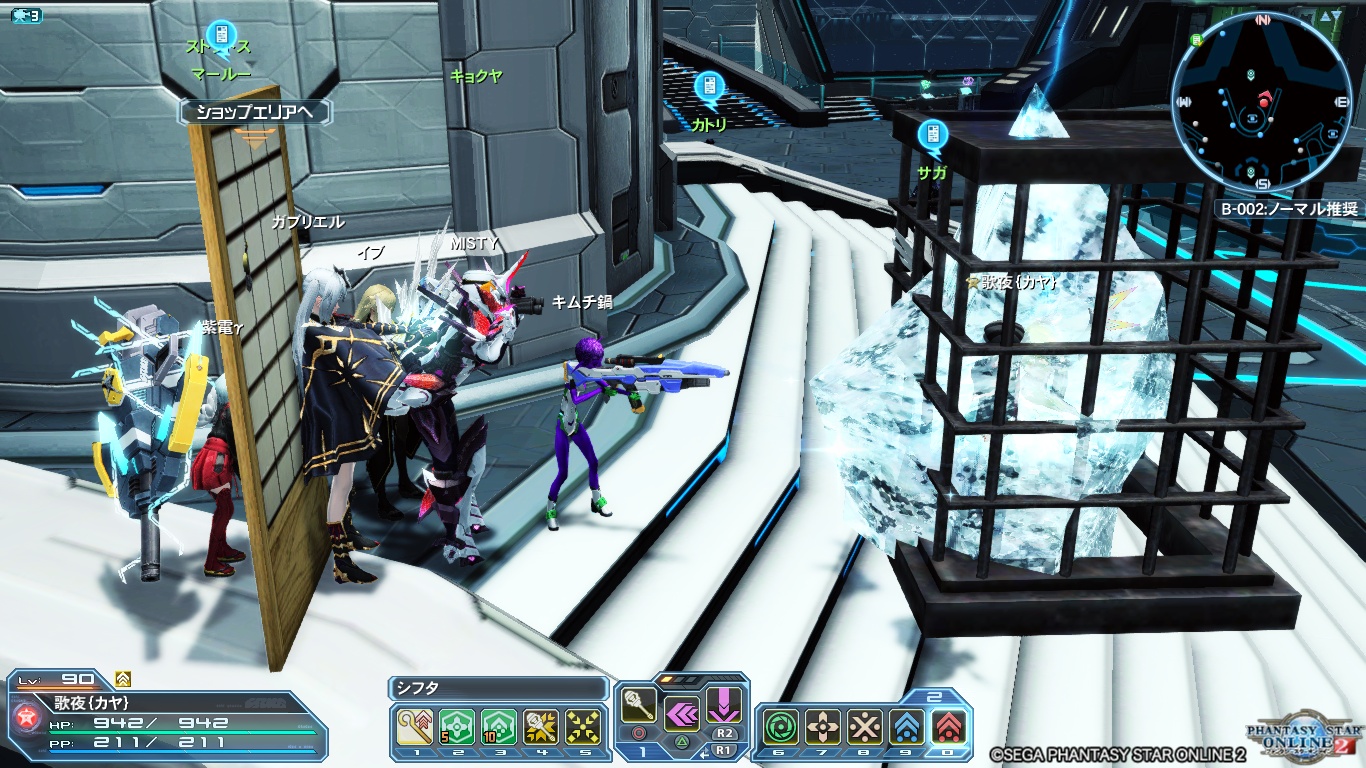1366x768 pixels.
Task: Click the red star class emblem
Action: (x=27, y=717)
